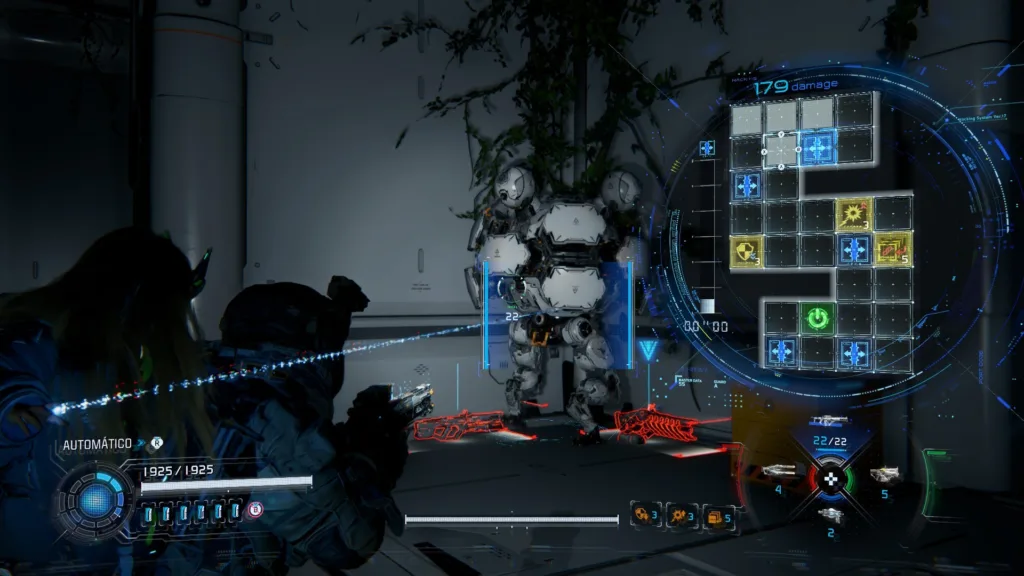Click orange stacked-squares counter in bottom bar

(719, 516)
